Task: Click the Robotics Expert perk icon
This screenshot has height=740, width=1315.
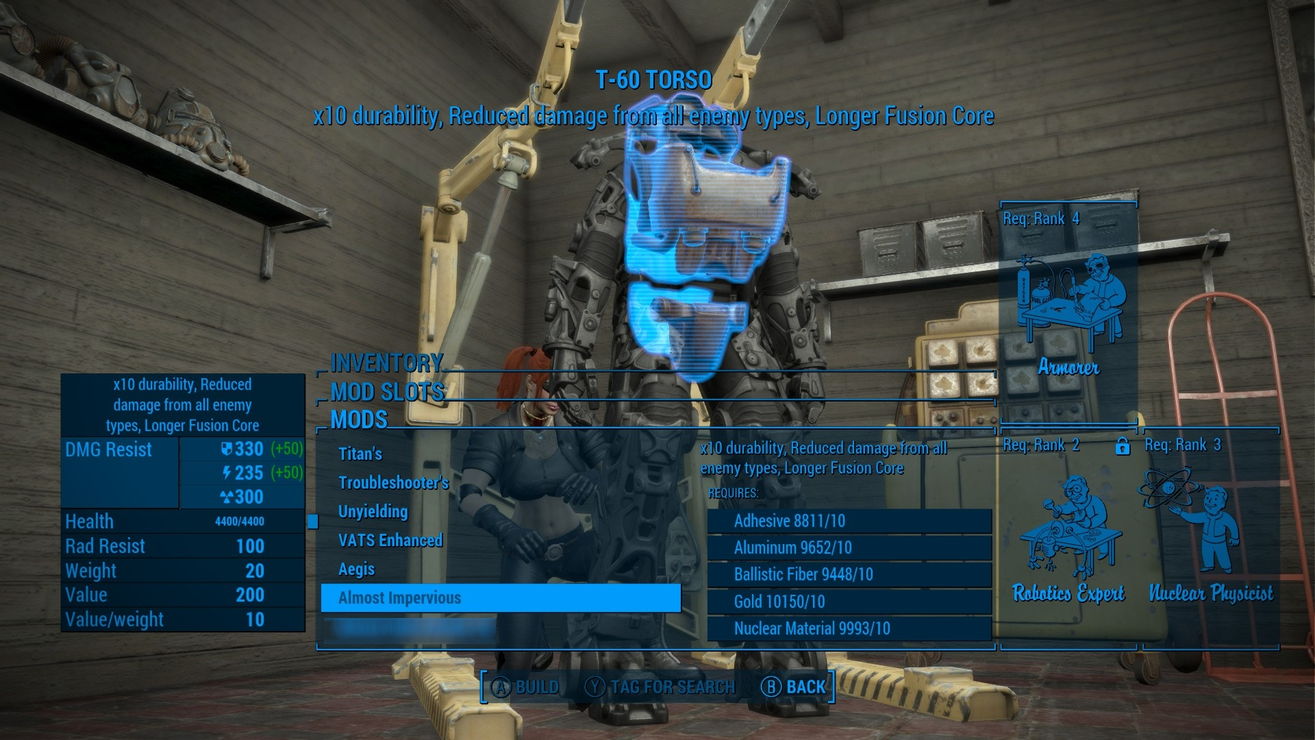Action: coord(1068,530)
